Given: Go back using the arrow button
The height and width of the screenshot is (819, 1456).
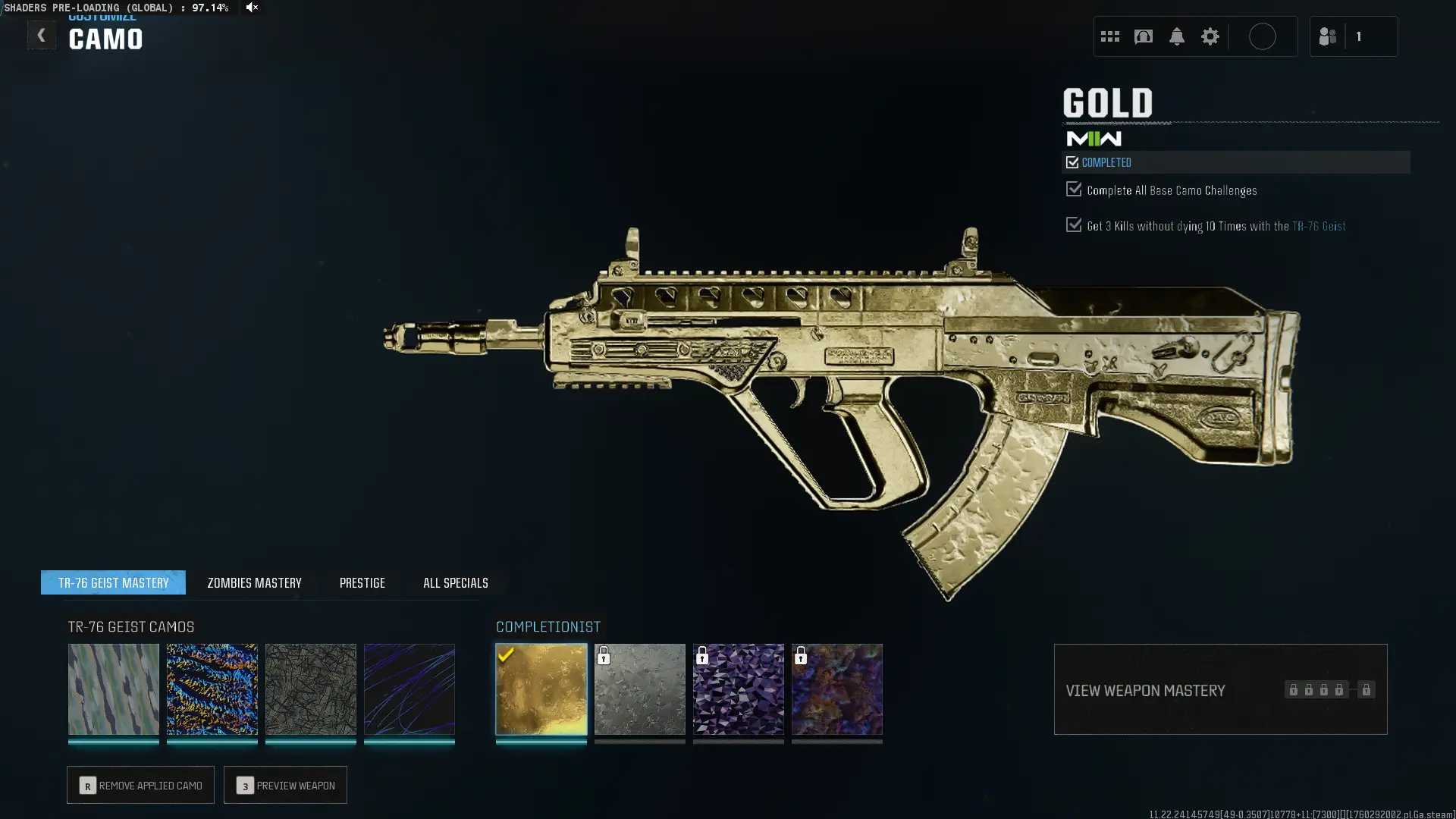Looking at the screenshot, I should click(x=41, y=36).
